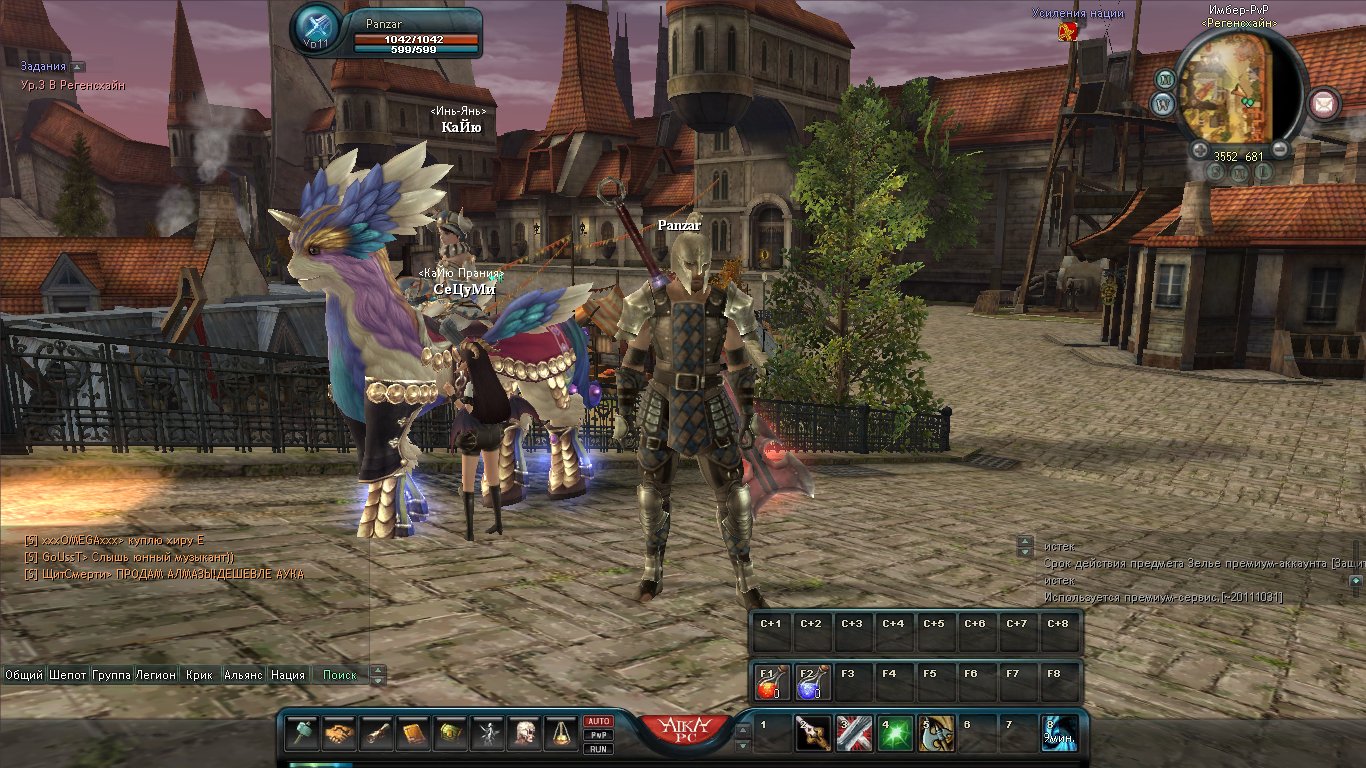
Task: Use the axe skill in slot 5
Action: 936,735
